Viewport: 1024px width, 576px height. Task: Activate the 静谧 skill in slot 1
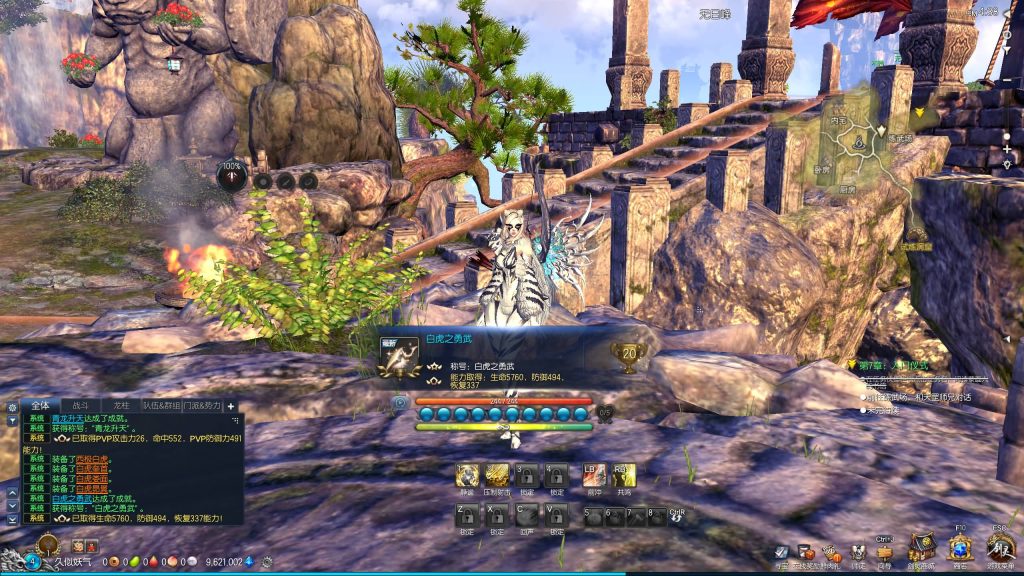[467, 475]
